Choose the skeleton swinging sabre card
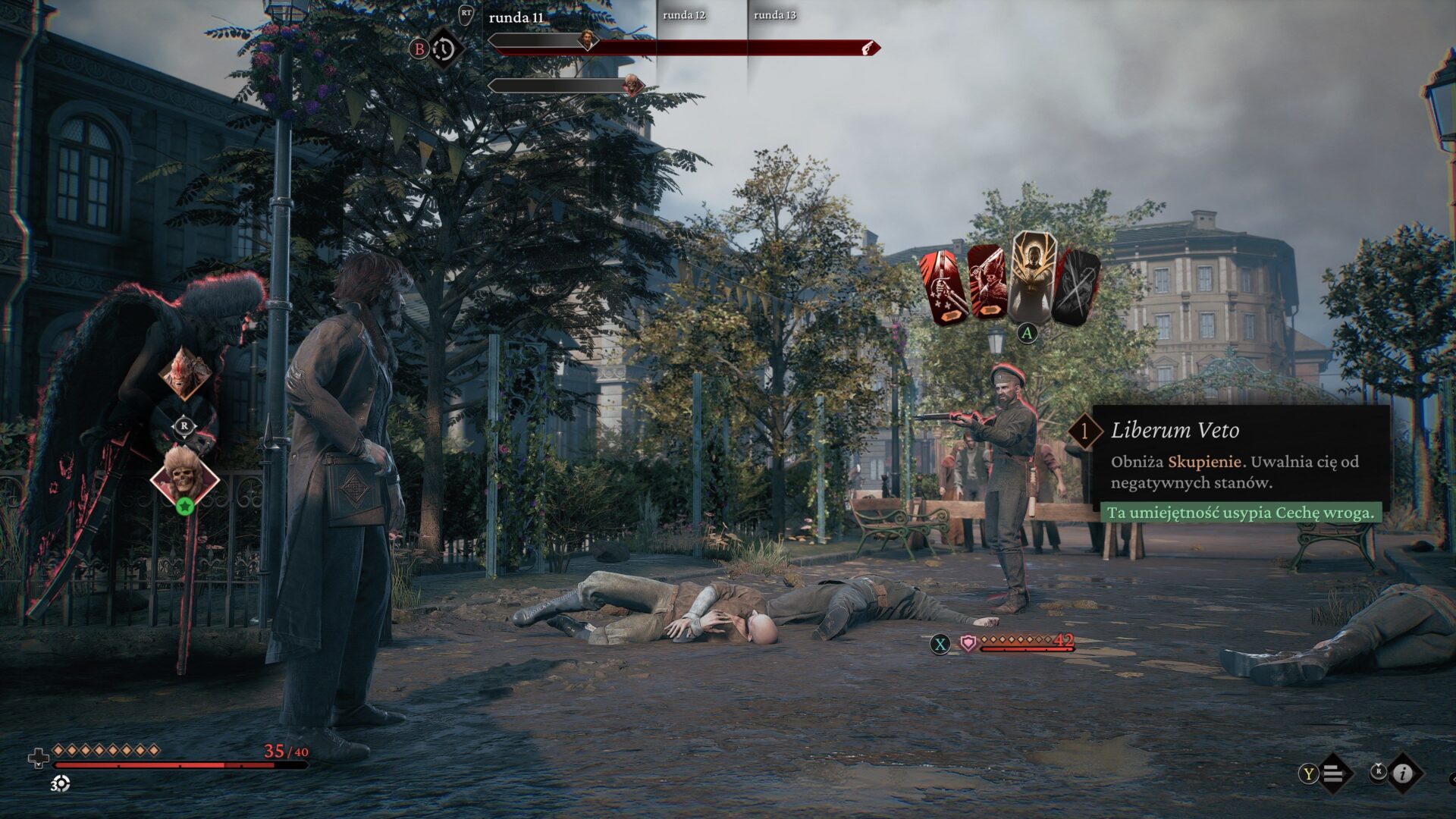This screenshot has width=1456, height=819. pyautogui.click(x=987, y=282)
